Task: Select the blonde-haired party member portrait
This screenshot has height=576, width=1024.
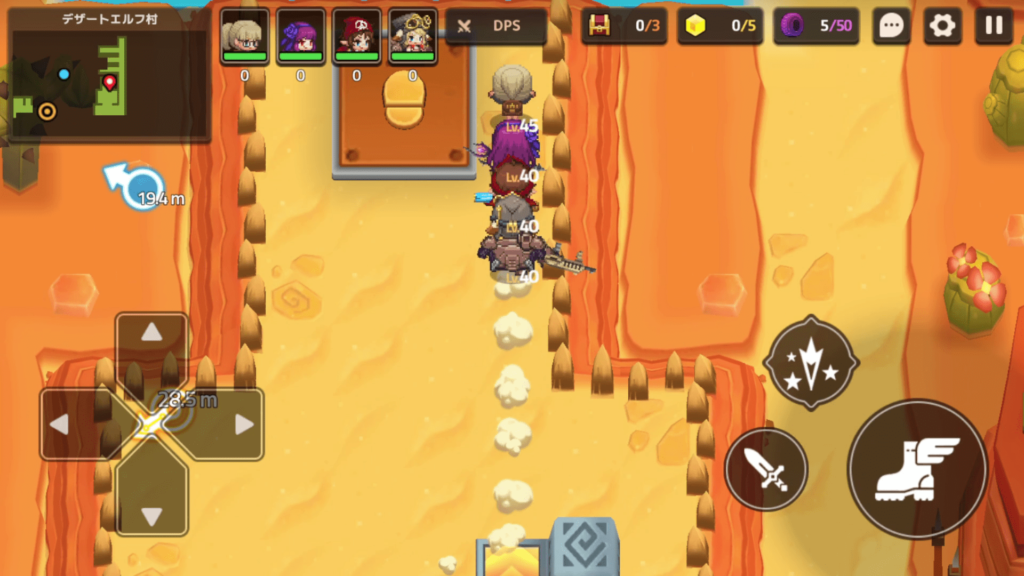Action: click(244, 37)
